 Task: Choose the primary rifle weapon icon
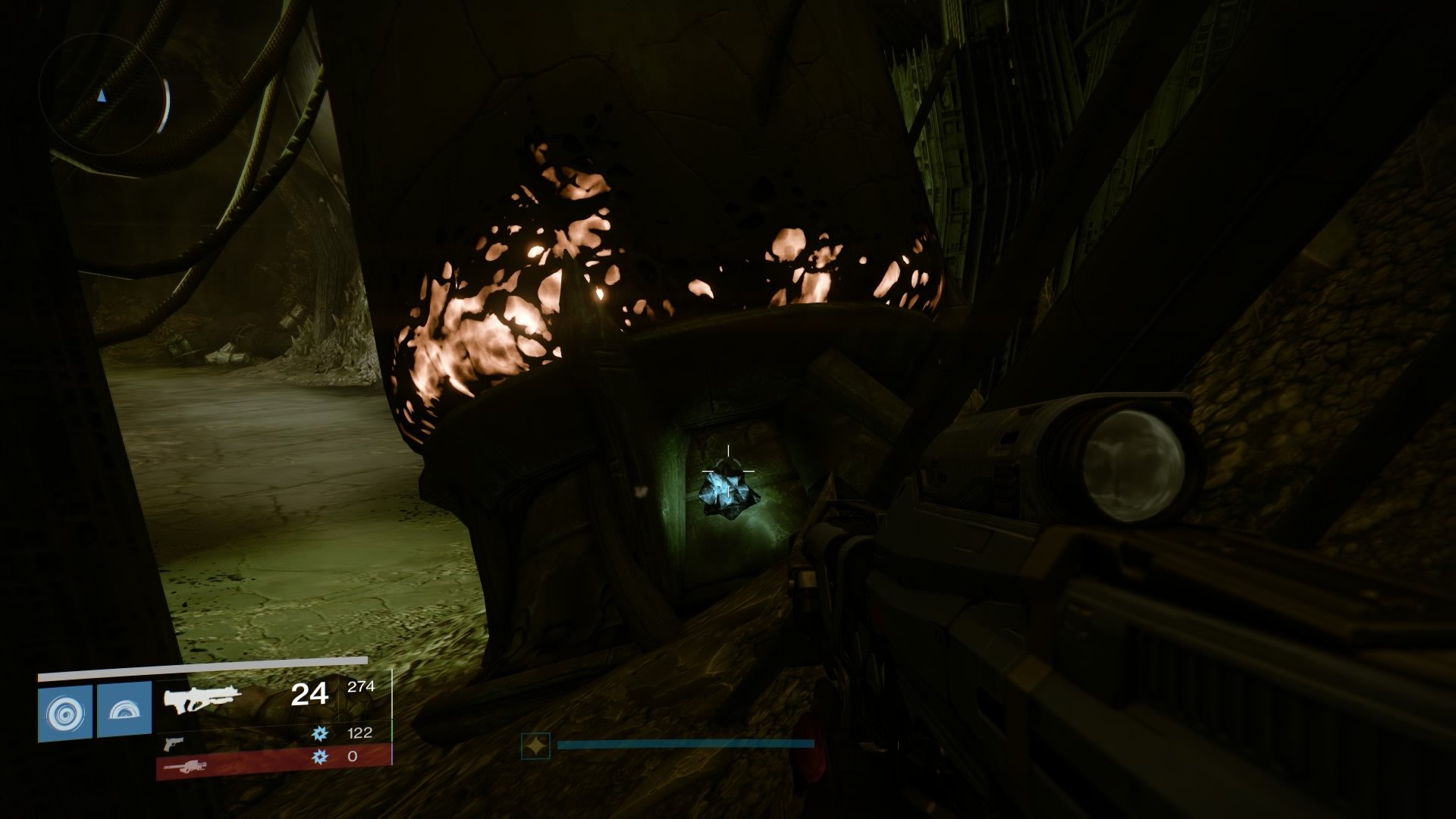(202, 699)
